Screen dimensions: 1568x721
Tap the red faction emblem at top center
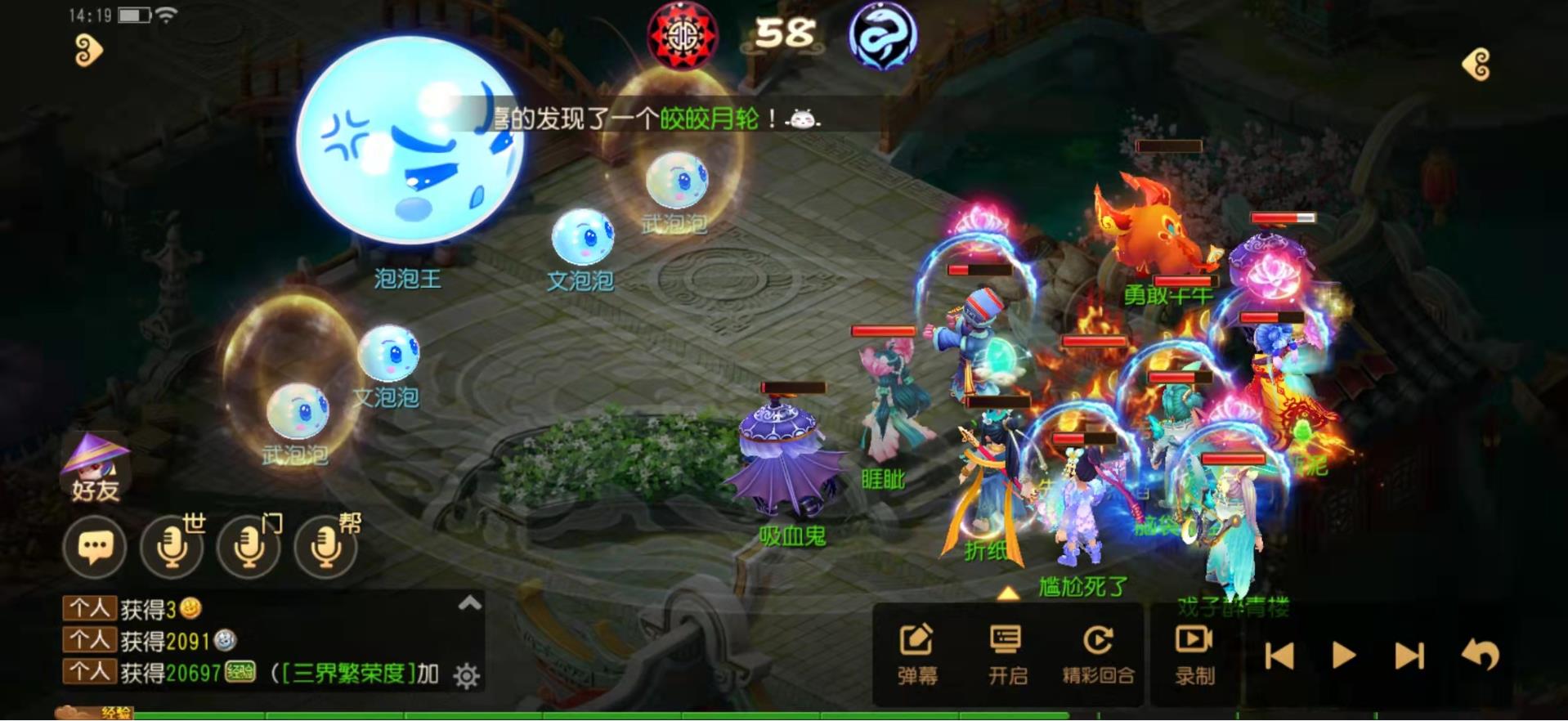(683, 38)
